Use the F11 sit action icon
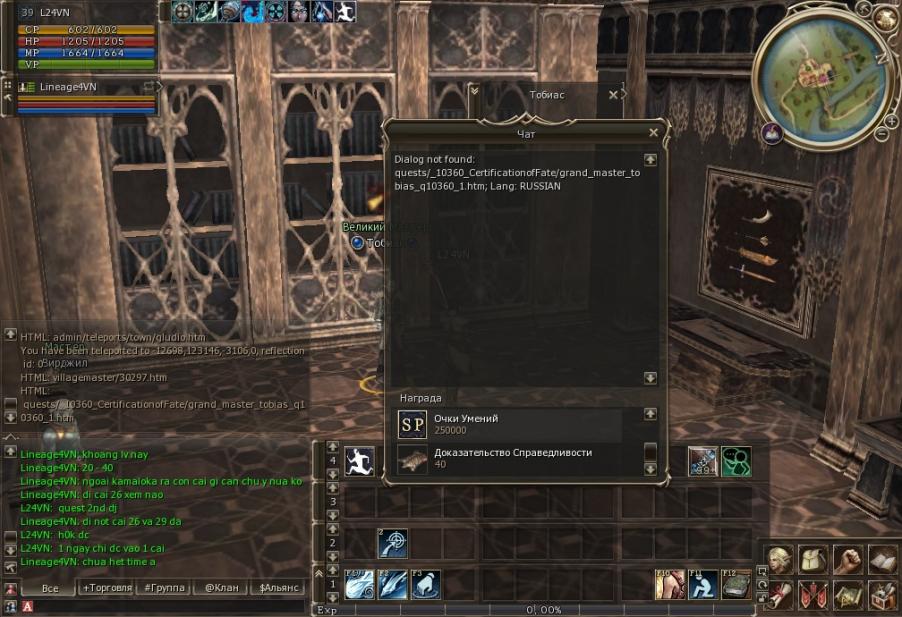Viewport: 902px width, 617px height. (703, 584)
